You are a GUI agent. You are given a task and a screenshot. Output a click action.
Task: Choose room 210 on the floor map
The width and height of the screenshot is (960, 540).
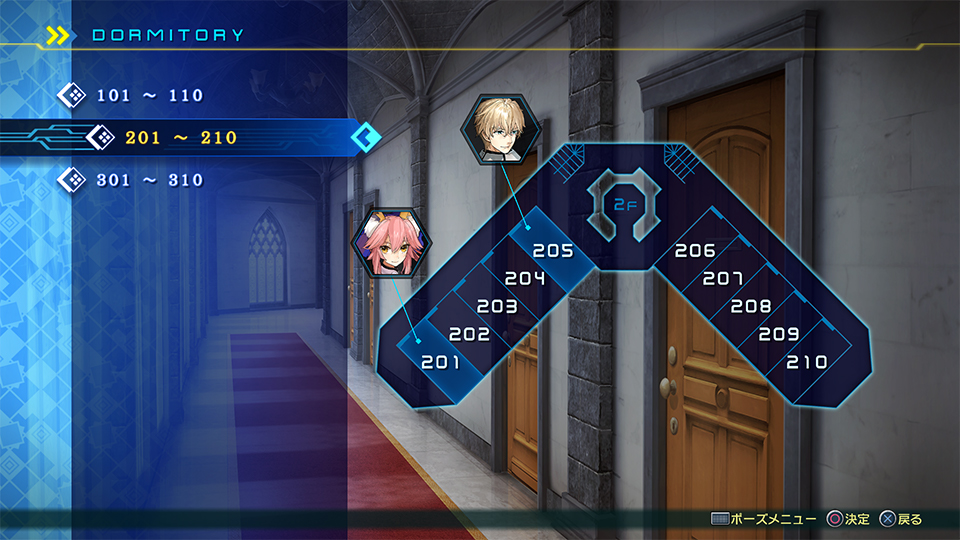[807, 361]
